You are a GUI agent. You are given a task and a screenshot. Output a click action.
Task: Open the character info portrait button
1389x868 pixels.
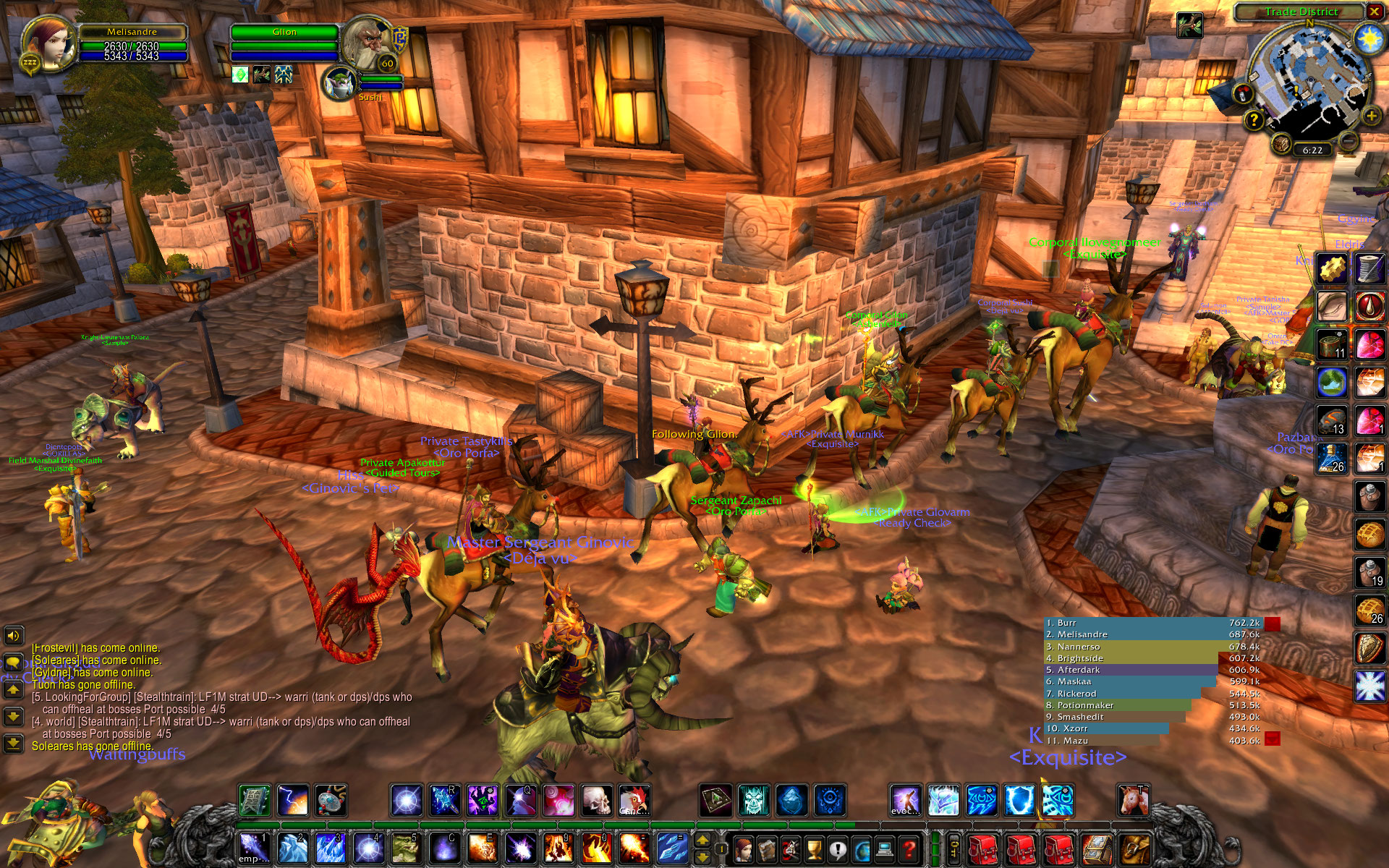pyautogui.click(x=743, y=848)
